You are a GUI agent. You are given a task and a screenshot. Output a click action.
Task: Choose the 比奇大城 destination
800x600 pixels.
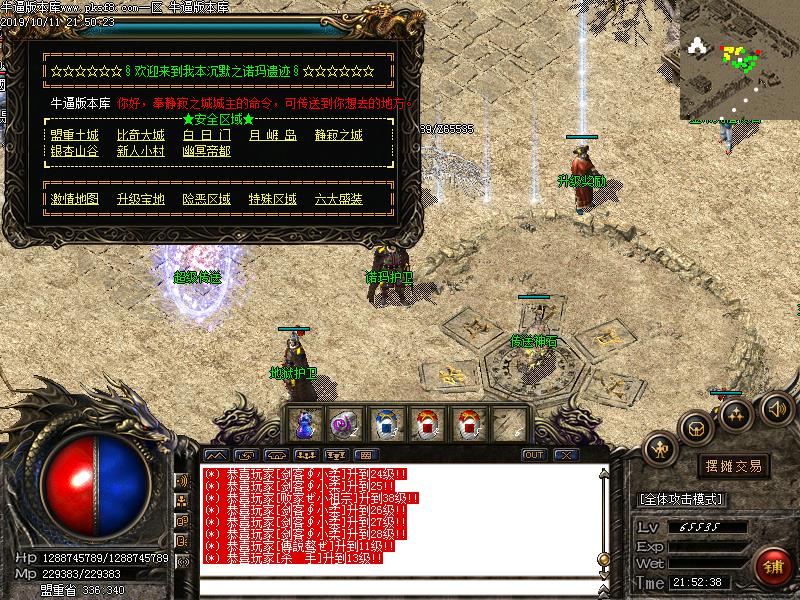[140, 135]
